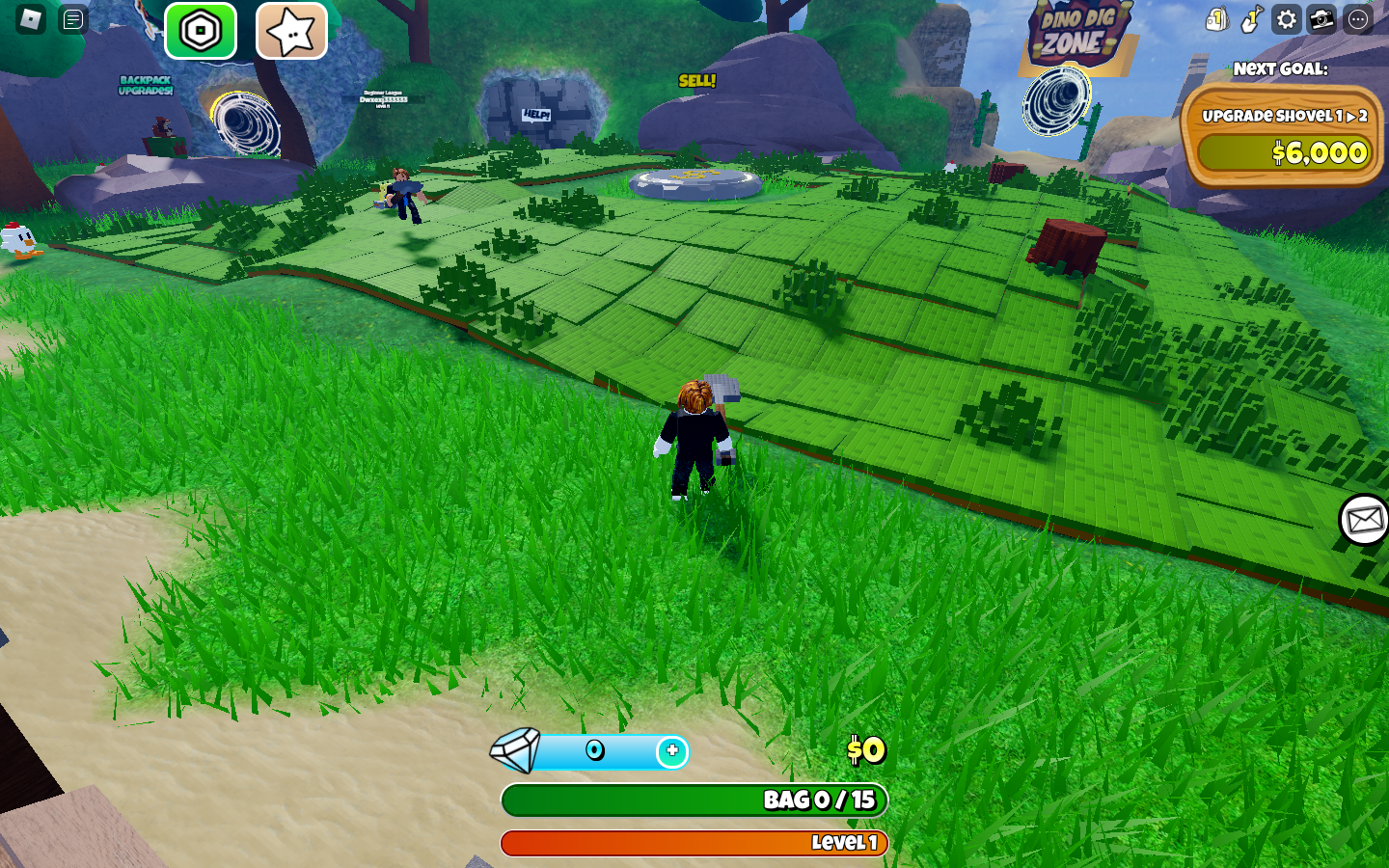The width and height of the screenshot is (1389, 868).
Task: Open the Roblox main menu
Action: pyautogui.click(x=31, y=19)
